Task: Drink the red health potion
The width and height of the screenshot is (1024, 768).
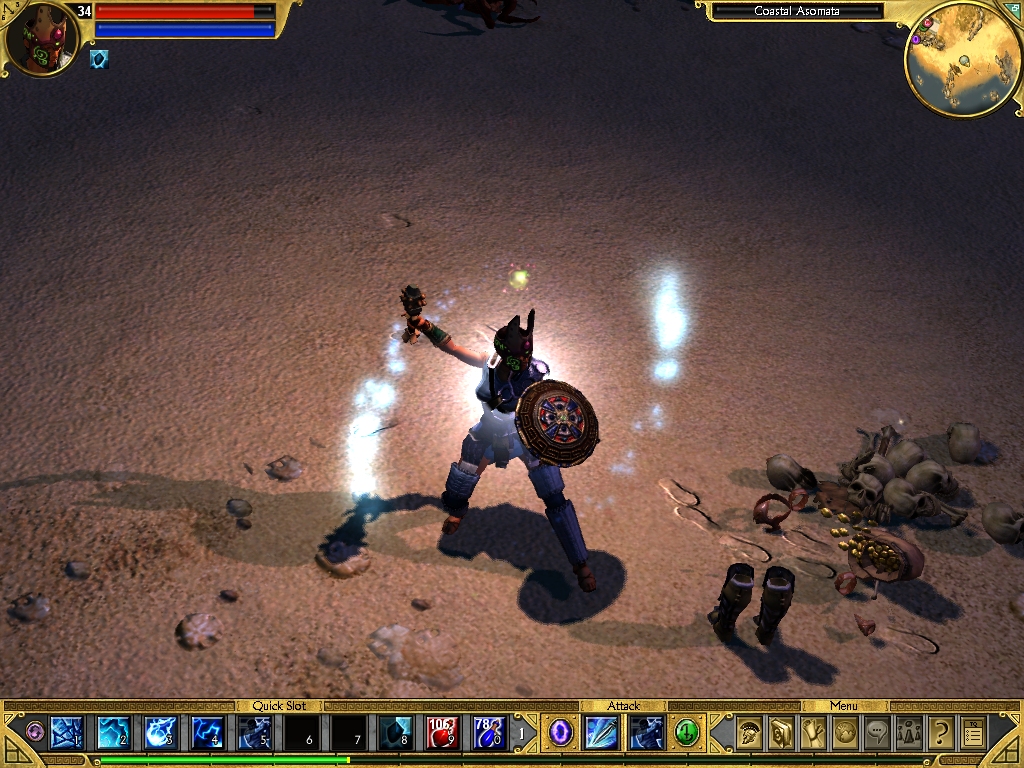Action: click(443, 733)
